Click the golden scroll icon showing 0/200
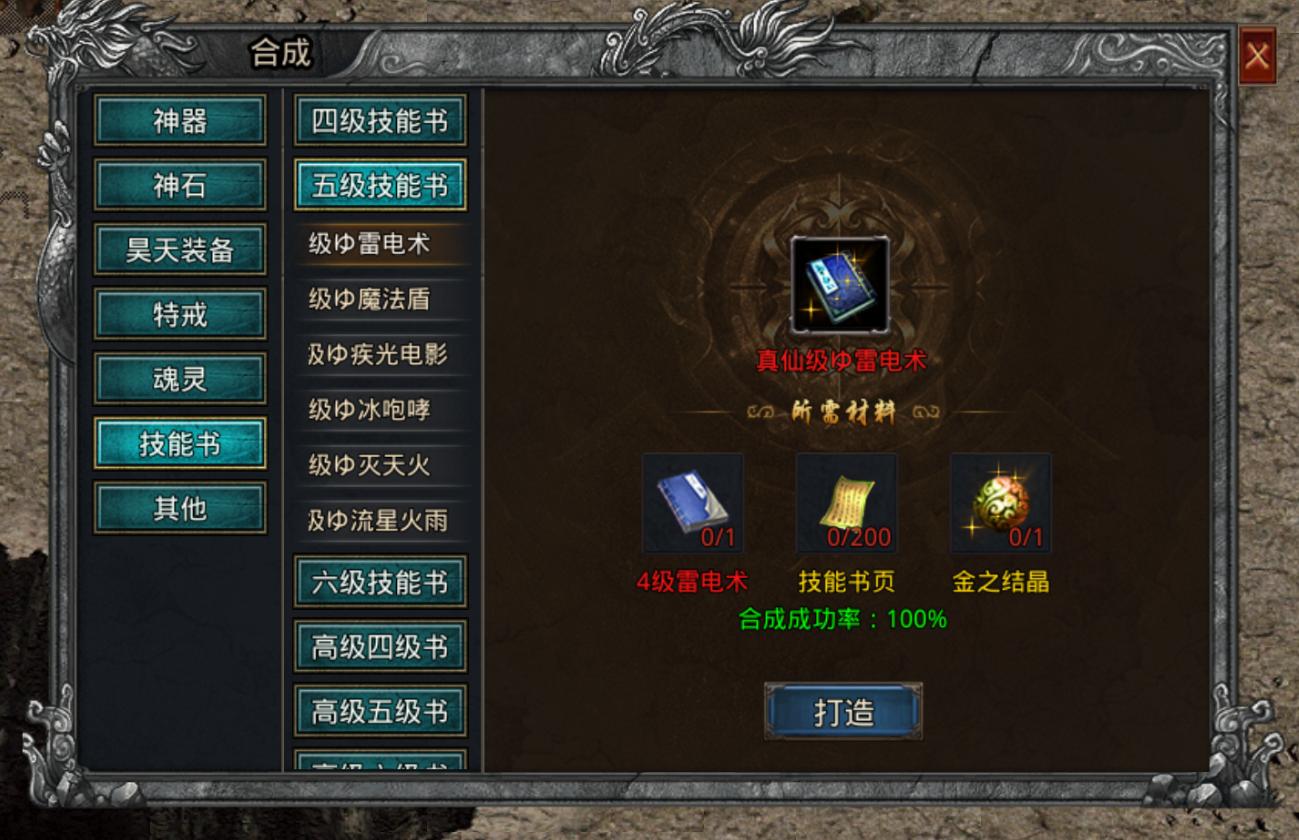The width and height of the screenshot is (1299, 840). click(x=849, y=503)
